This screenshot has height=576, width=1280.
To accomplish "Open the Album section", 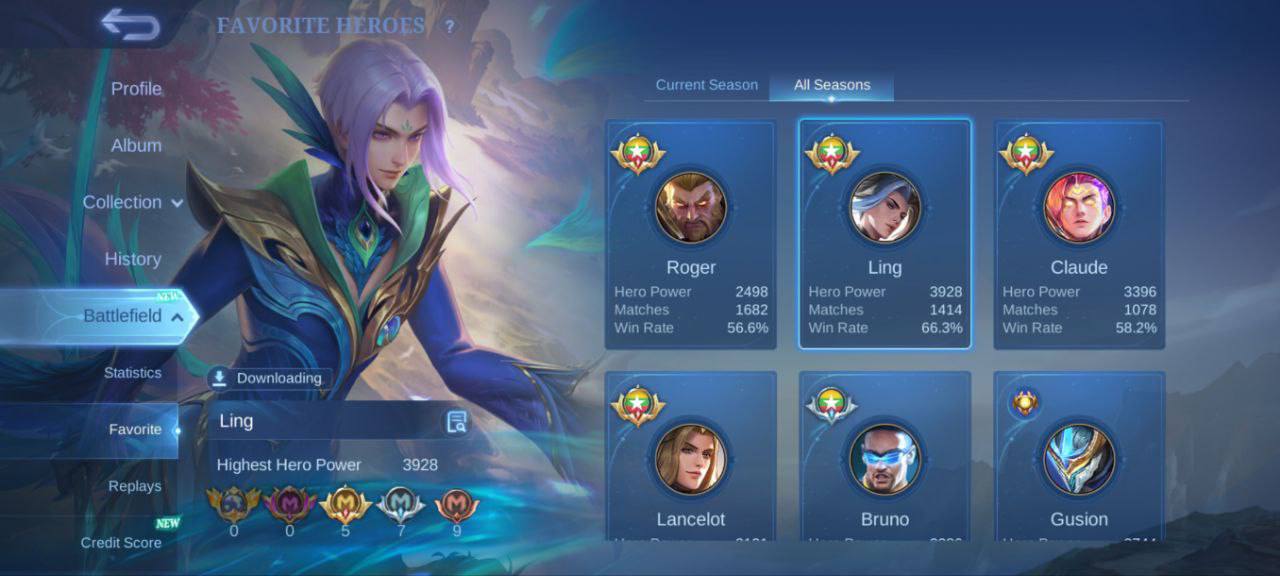I will pyautogui.click(x=136, y=146).
